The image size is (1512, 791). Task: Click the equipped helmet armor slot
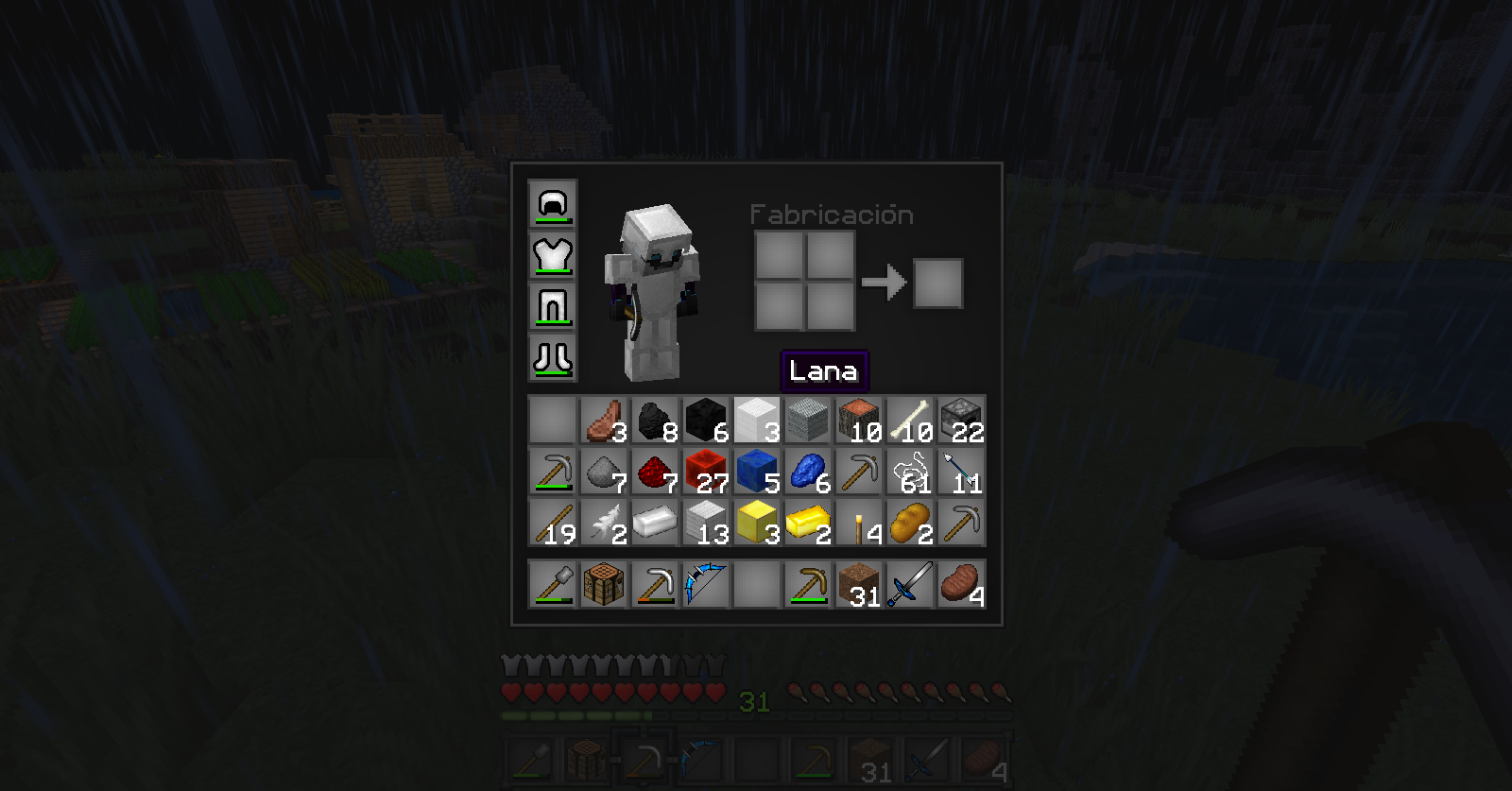(x=553, y=204)
